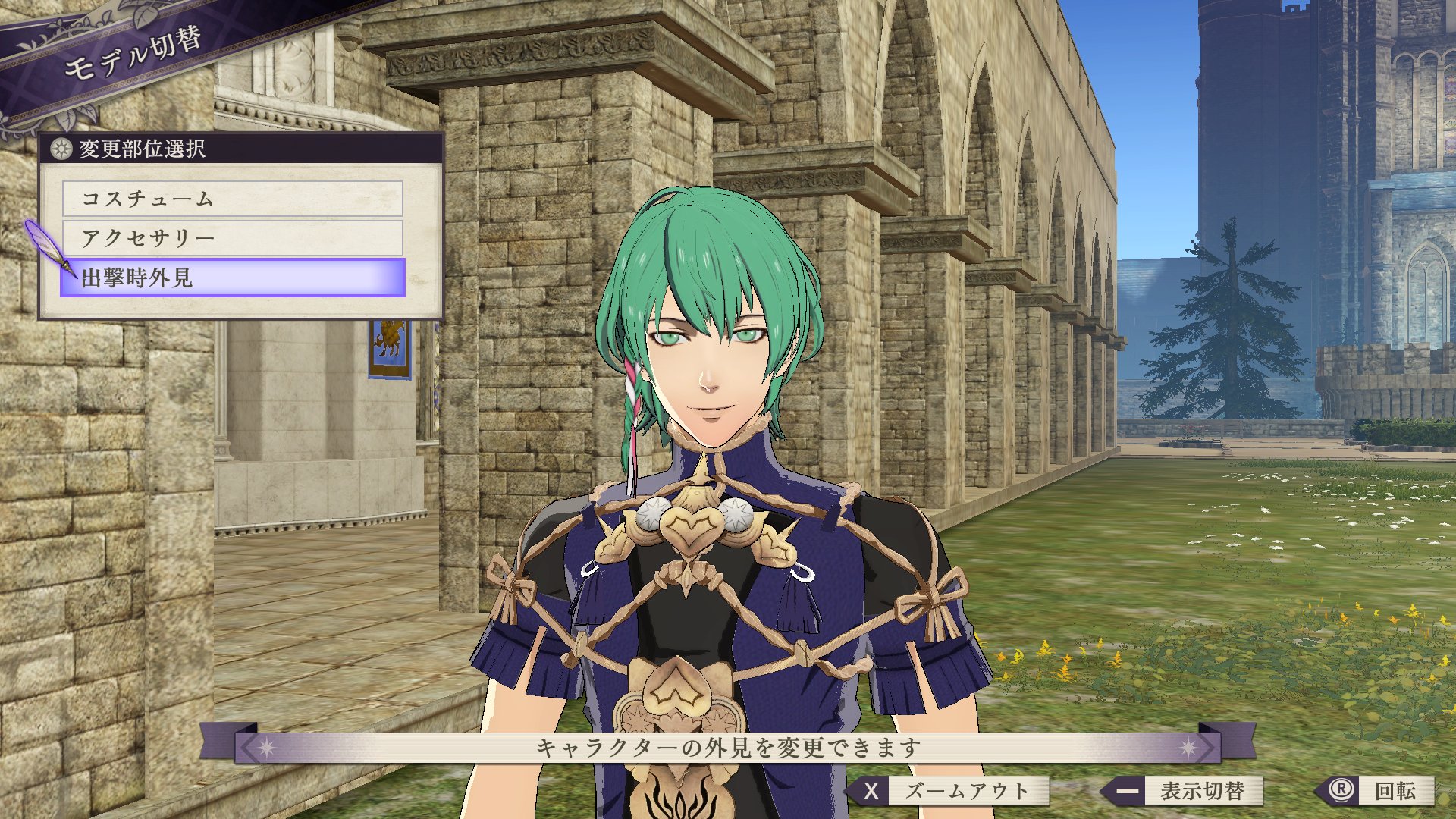Click the X button glyph near ズームアウト
This screenshot has height=819, width=1456.
[871, 792]
